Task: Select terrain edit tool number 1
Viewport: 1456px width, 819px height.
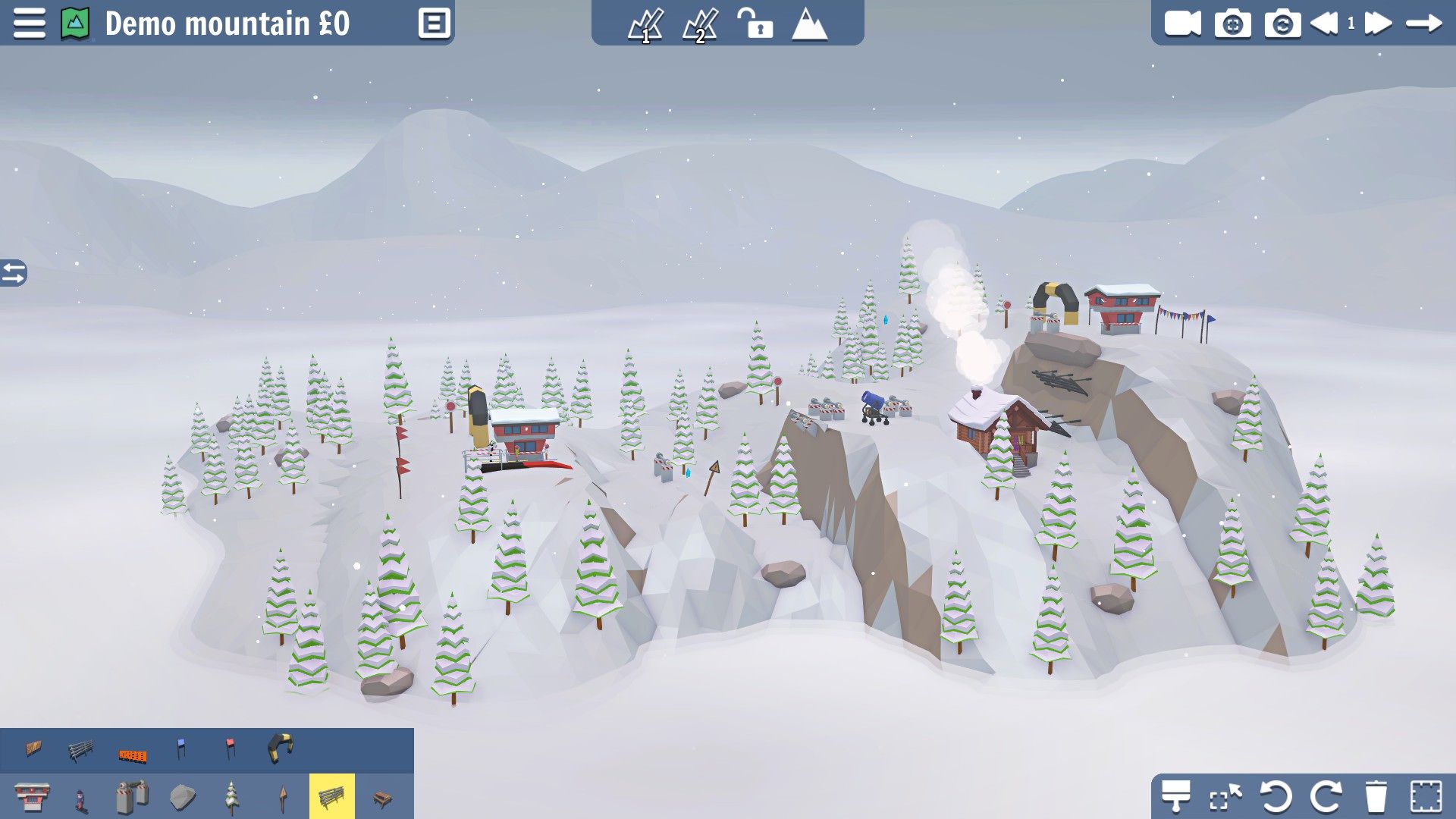Action: point(646,25)
